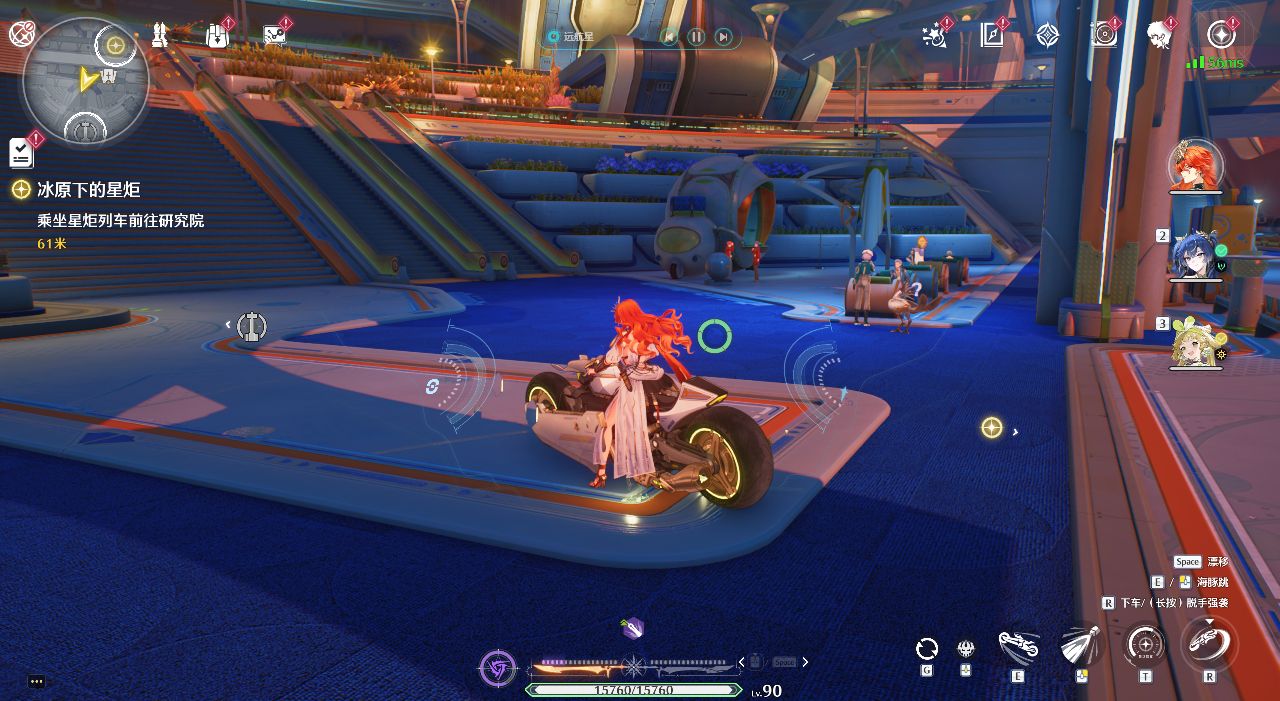The width and height of the screenshot is (1280, 701).
Task: Use the dismount motorcycle skill icon
Action: click(x=1208, y=641)
